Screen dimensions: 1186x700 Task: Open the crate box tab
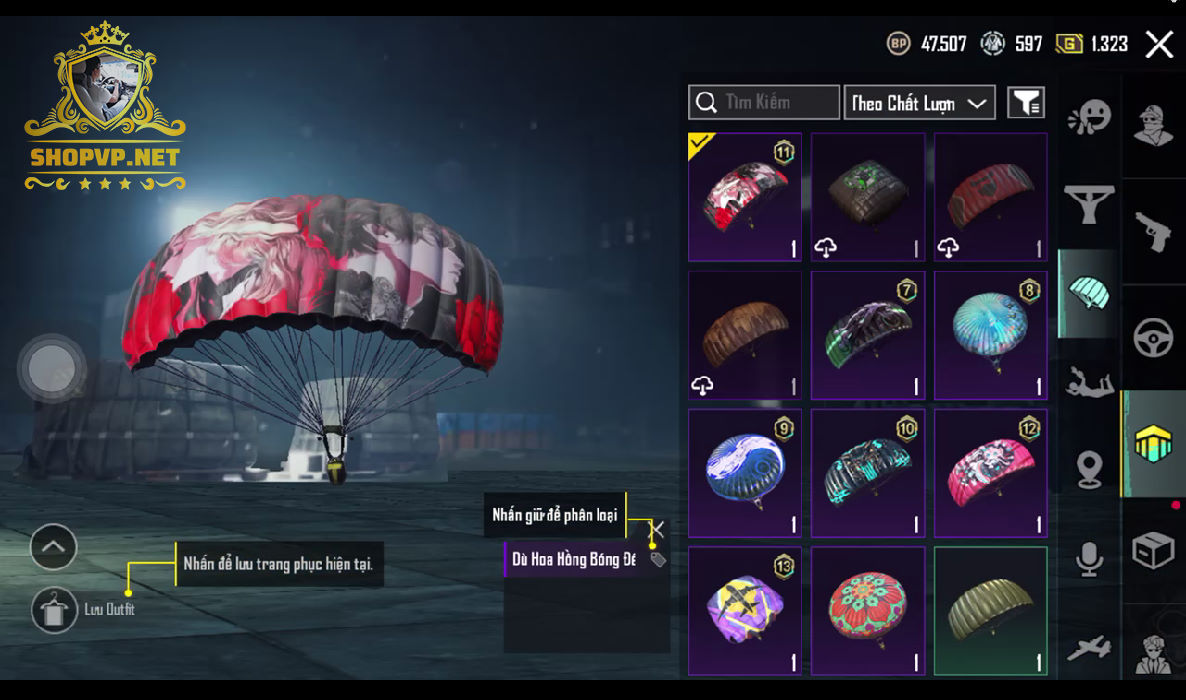1153,550
